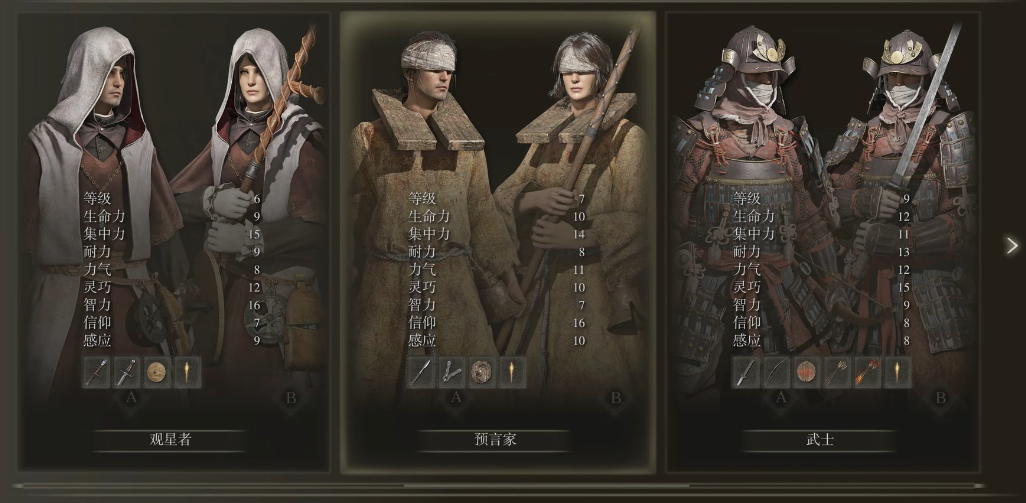Inspect the 武士 katana icon
This screenshot has height=503, width=1026.
tap(745, 373)
